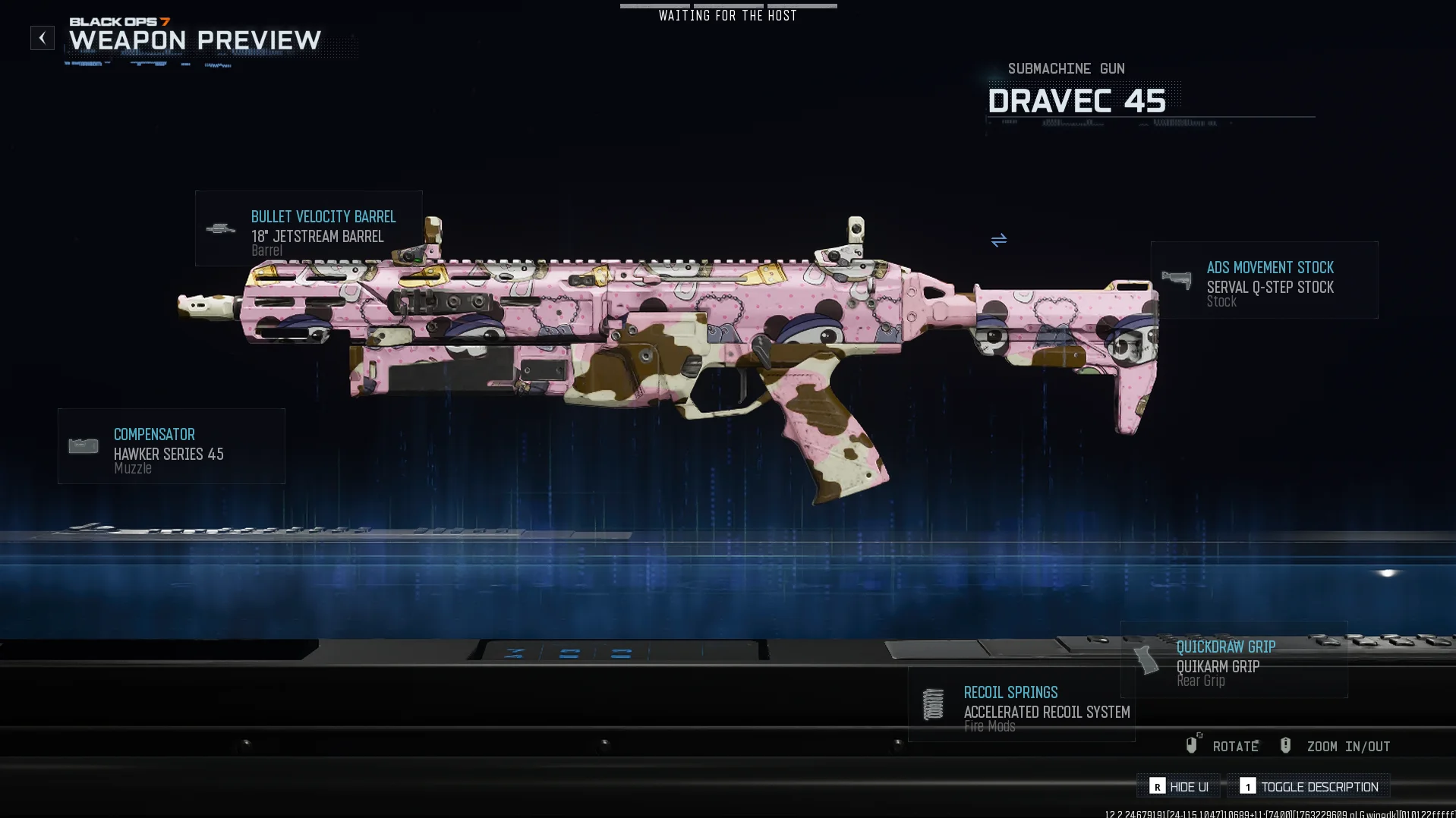
Task: Open the Recoil Springs fire mods card
Action: click(x=1021, y=705)
